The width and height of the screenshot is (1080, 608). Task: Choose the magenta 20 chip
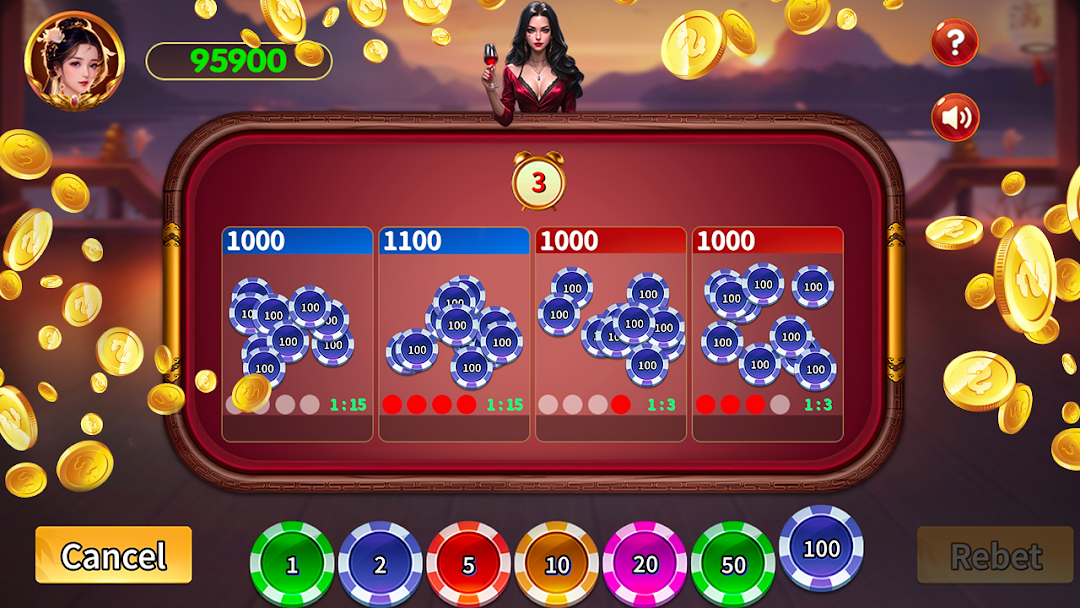644,564
